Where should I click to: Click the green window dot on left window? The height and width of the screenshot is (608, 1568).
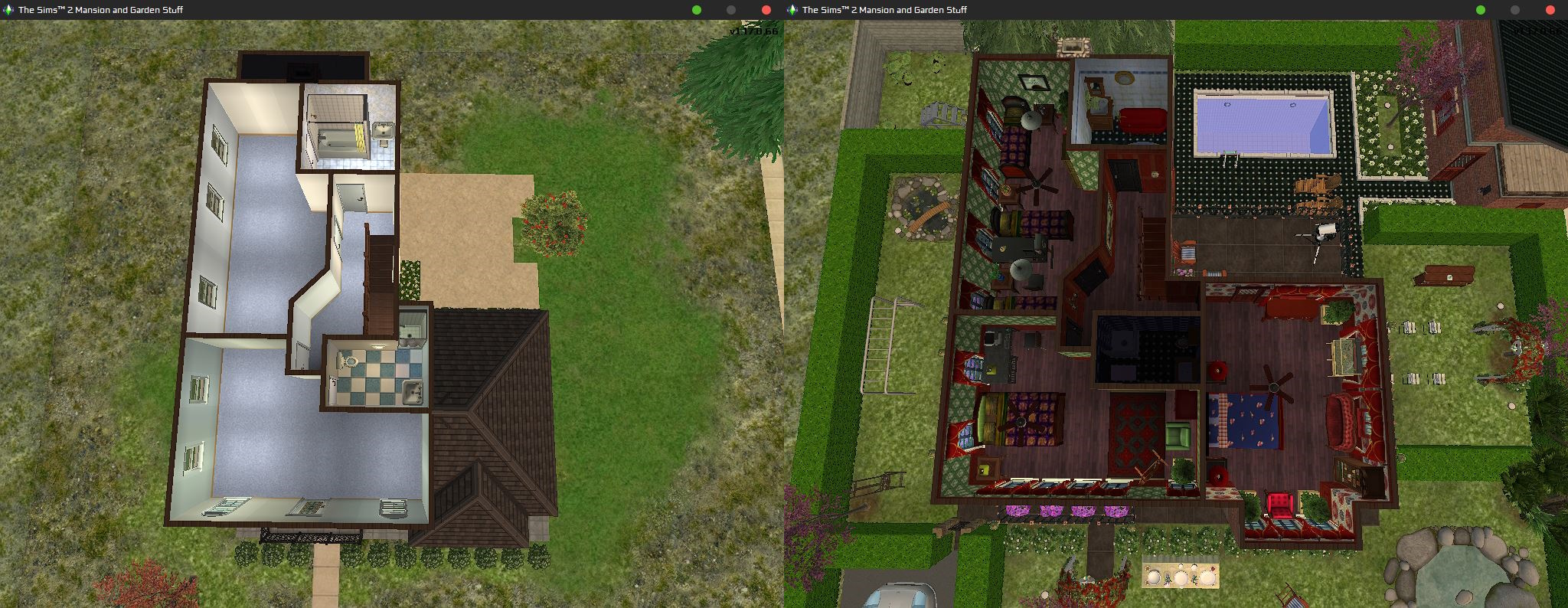pos(696,10)
